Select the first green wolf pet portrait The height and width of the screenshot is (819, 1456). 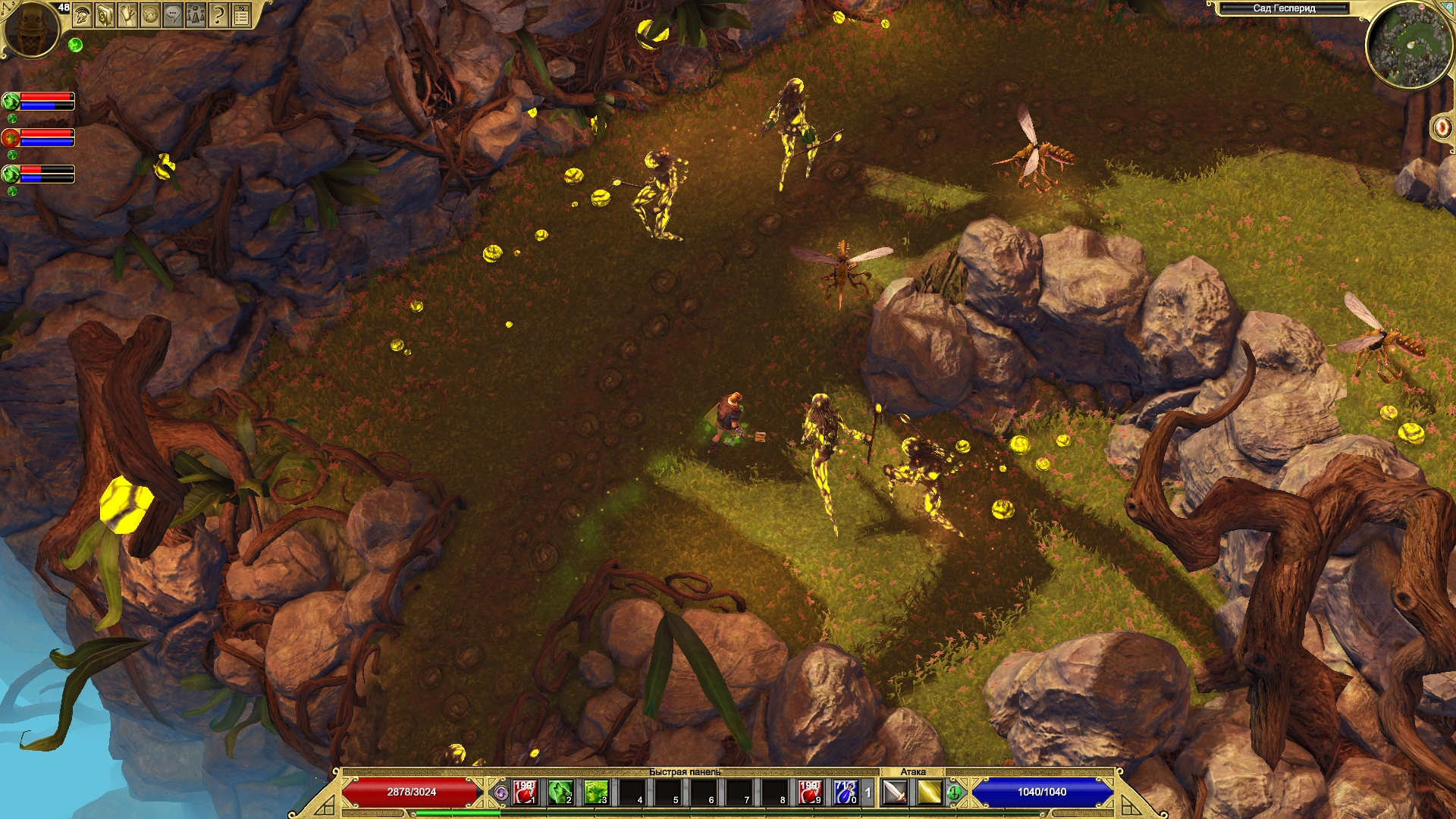(x=11, y=101)
